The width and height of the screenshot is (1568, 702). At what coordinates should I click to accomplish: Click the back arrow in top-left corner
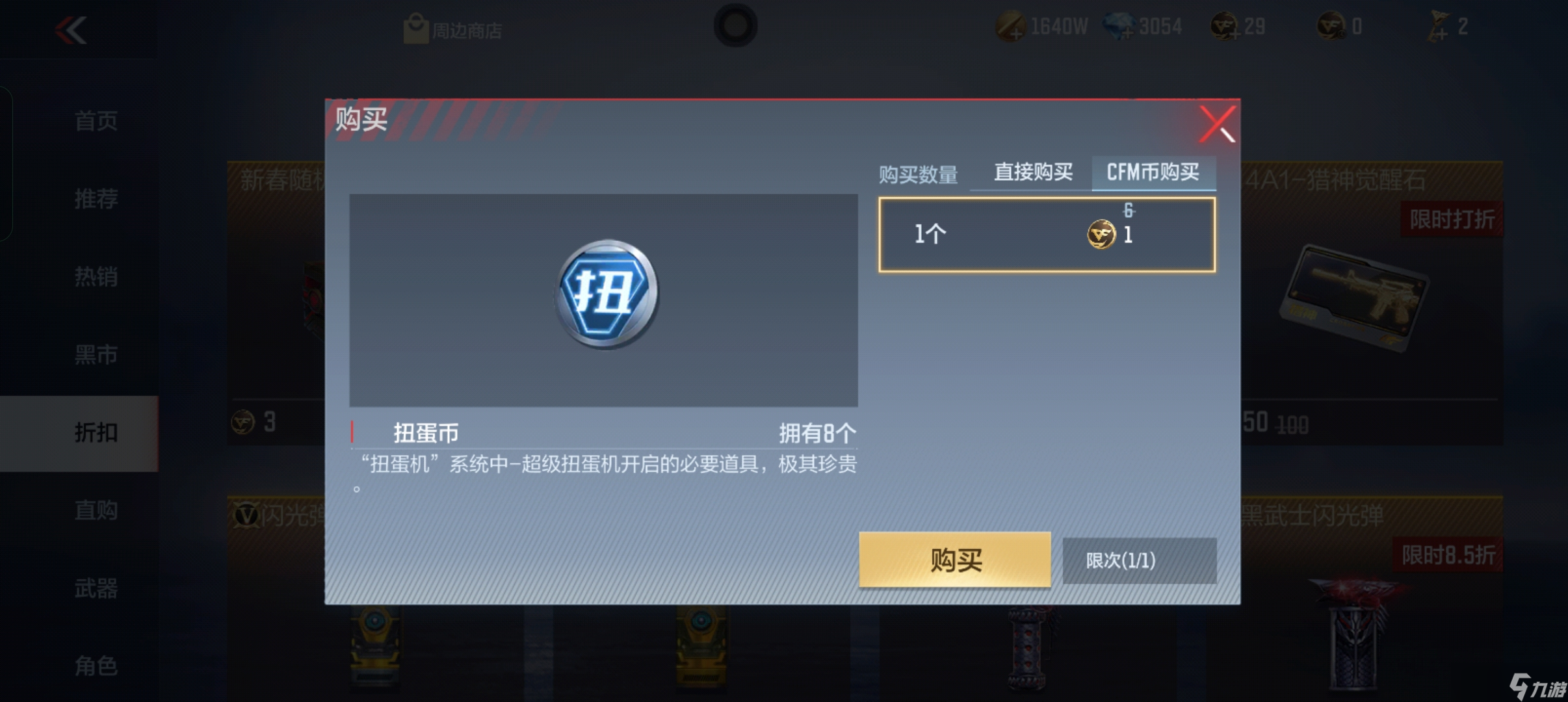[72, 31]
